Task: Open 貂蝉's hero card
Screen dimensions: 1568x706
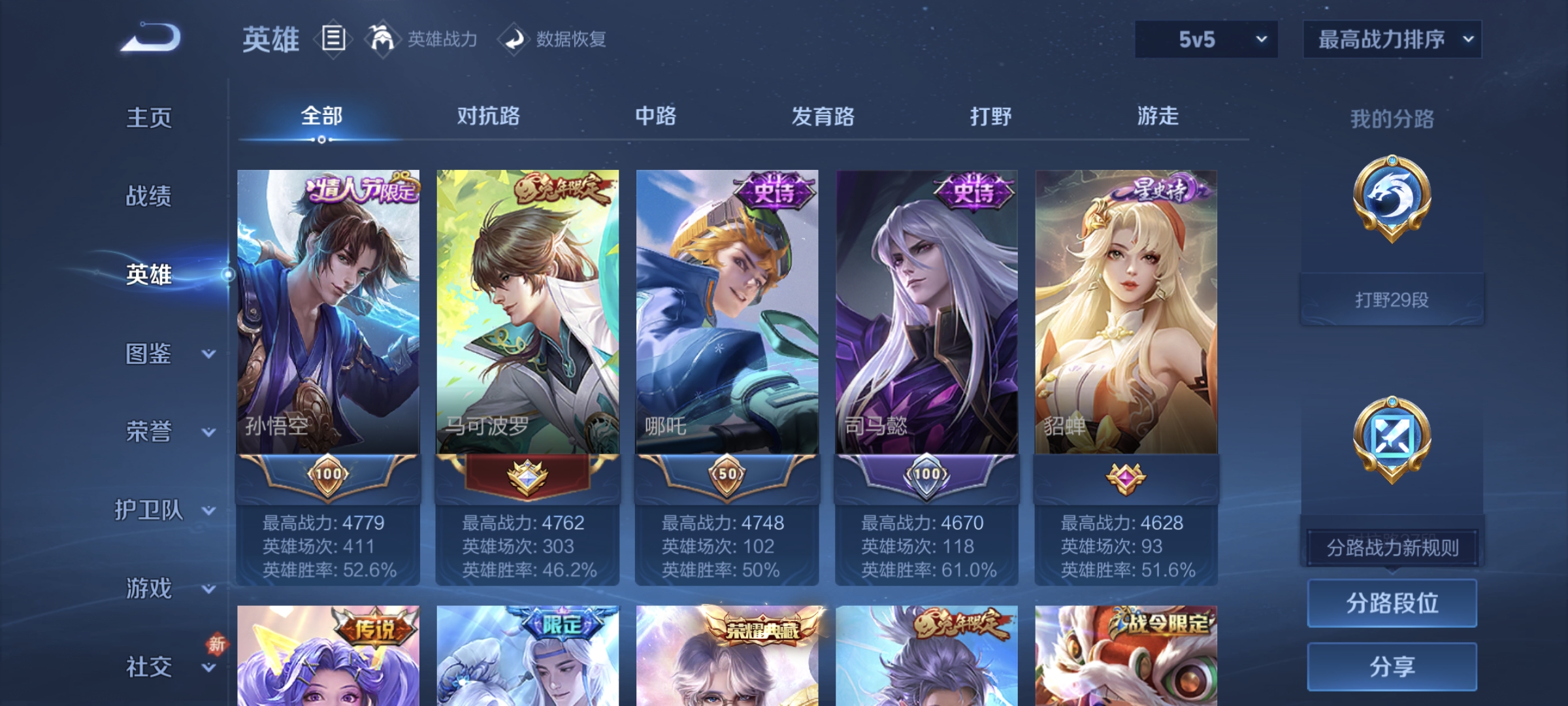Action: pos(1127,314)
